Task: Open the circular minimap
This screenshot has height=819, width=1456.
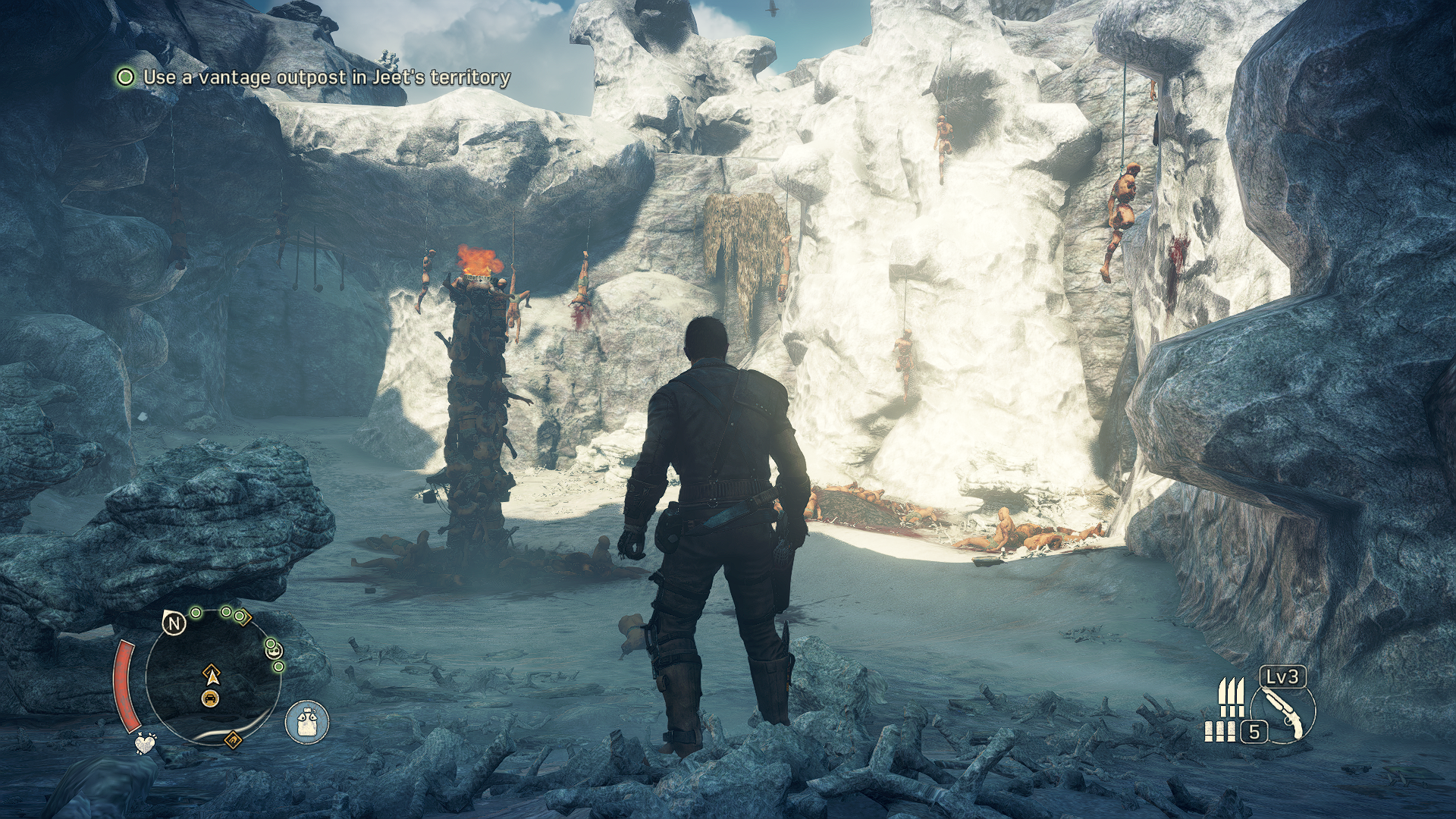Action: [213, 677]
